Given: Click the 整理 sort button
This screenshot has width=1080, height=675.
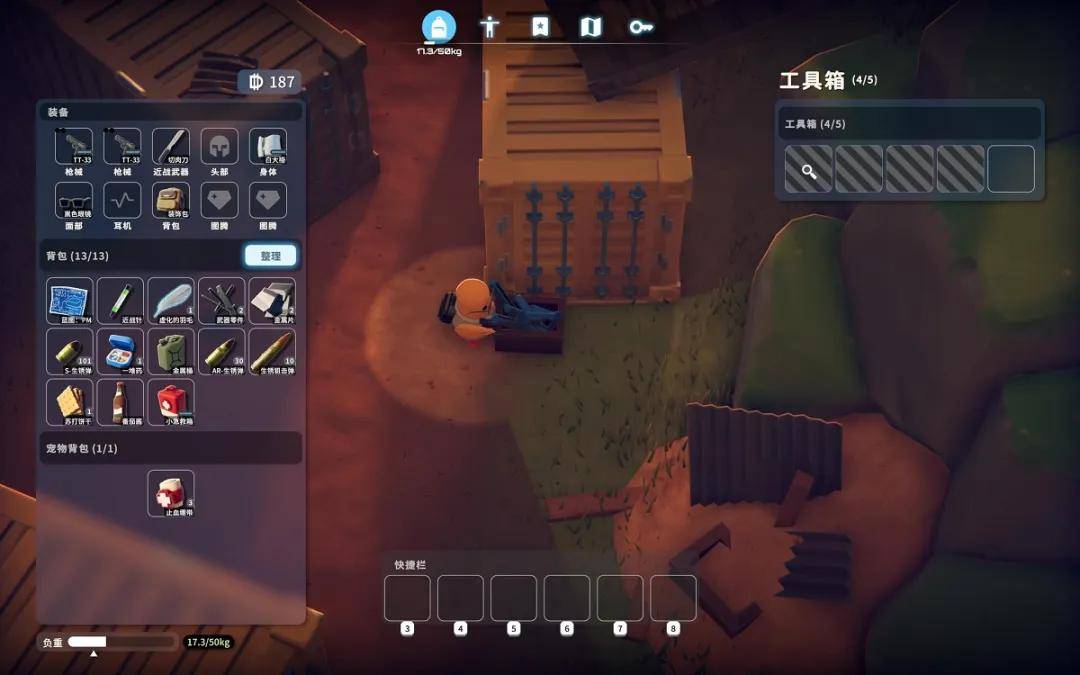Looking at the screenshot, I should coord(270,256).
